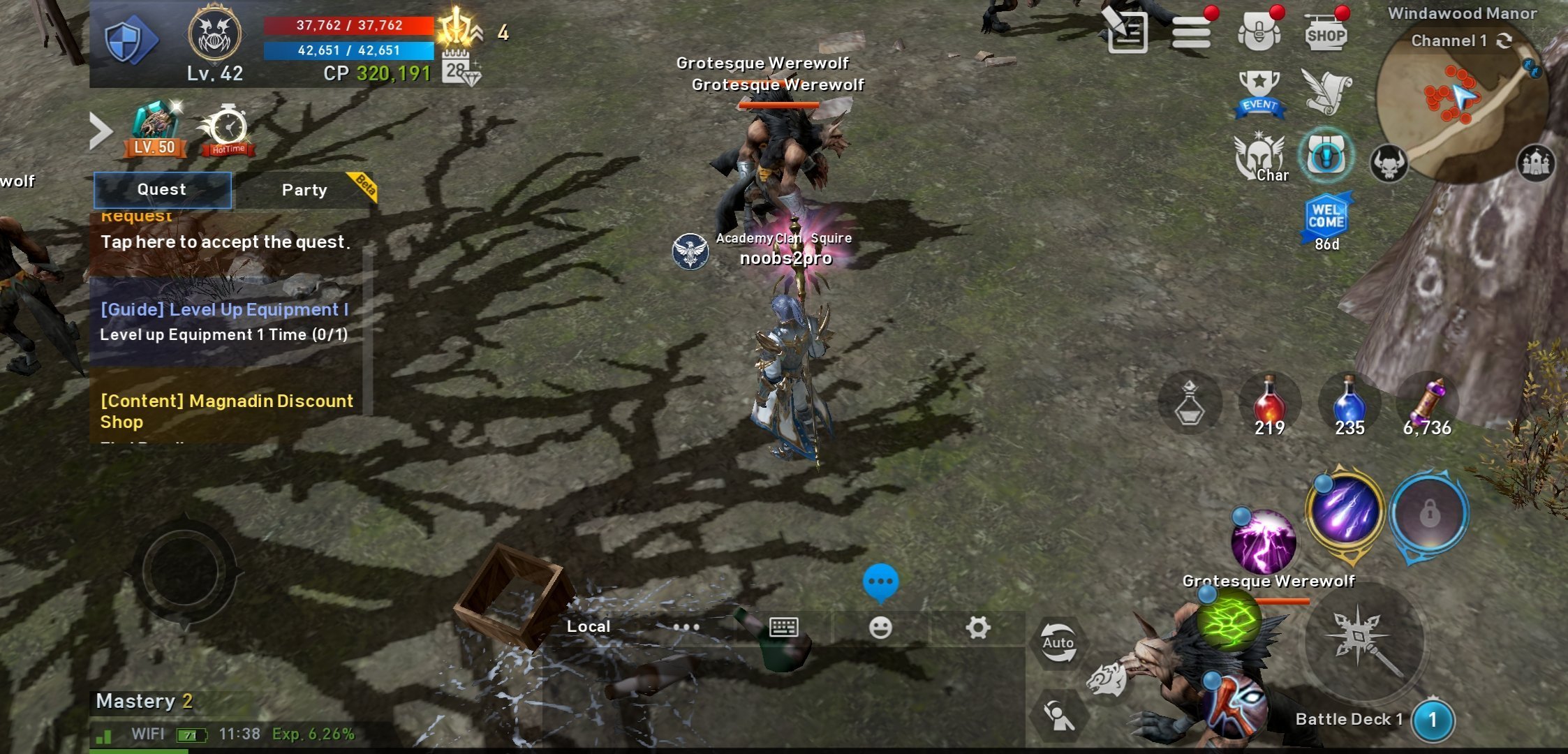The image size is (1568, 754).
Task: Switch Battle Deck 1
Action: [1433, 720]
